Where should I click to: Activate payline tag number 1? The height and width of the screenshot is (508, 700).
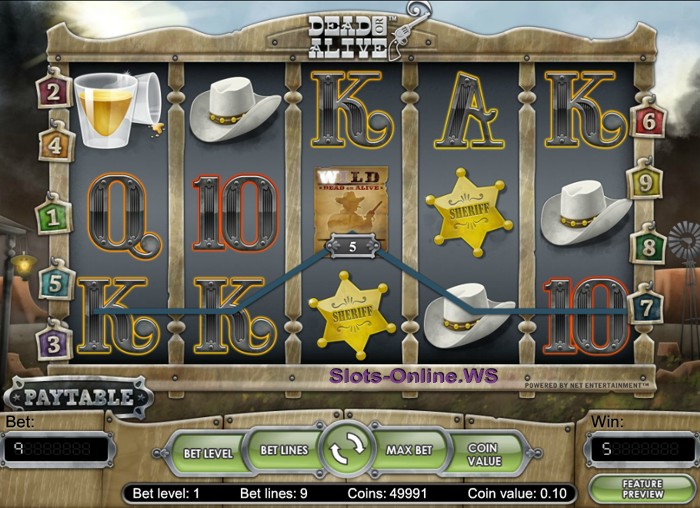pyautogui.click(x=53, y=215)
